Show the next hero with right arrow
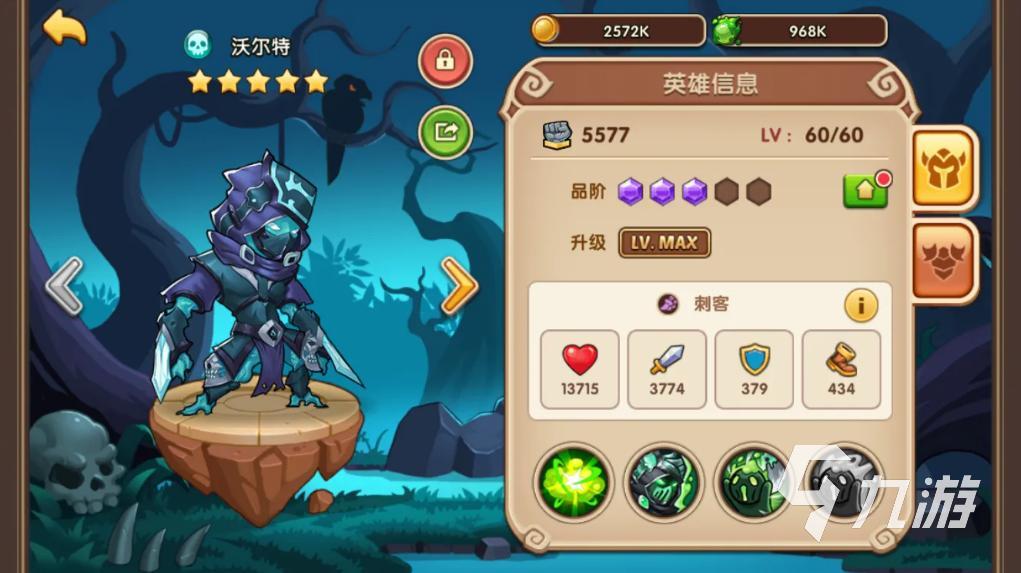Image resolution: width=1021 pixels, height=573 pixels. point(459,286)
